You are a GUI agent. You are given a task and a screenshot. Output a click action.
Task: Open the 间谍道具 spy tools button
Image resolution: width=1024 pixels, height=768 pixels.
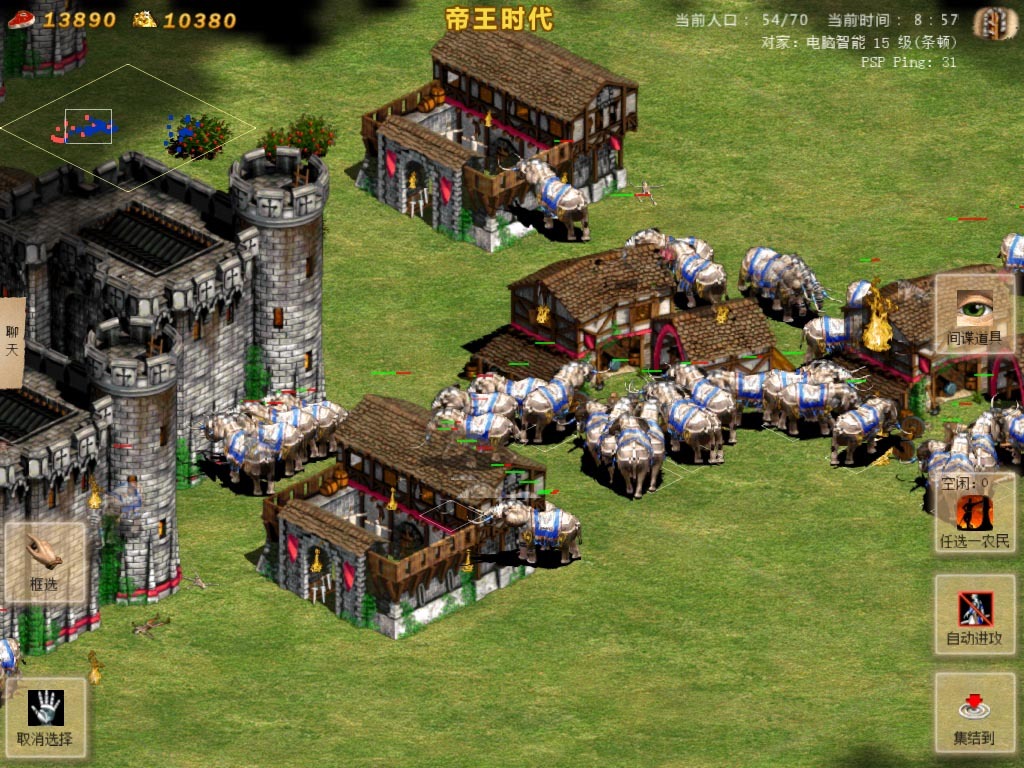(974, 314)
